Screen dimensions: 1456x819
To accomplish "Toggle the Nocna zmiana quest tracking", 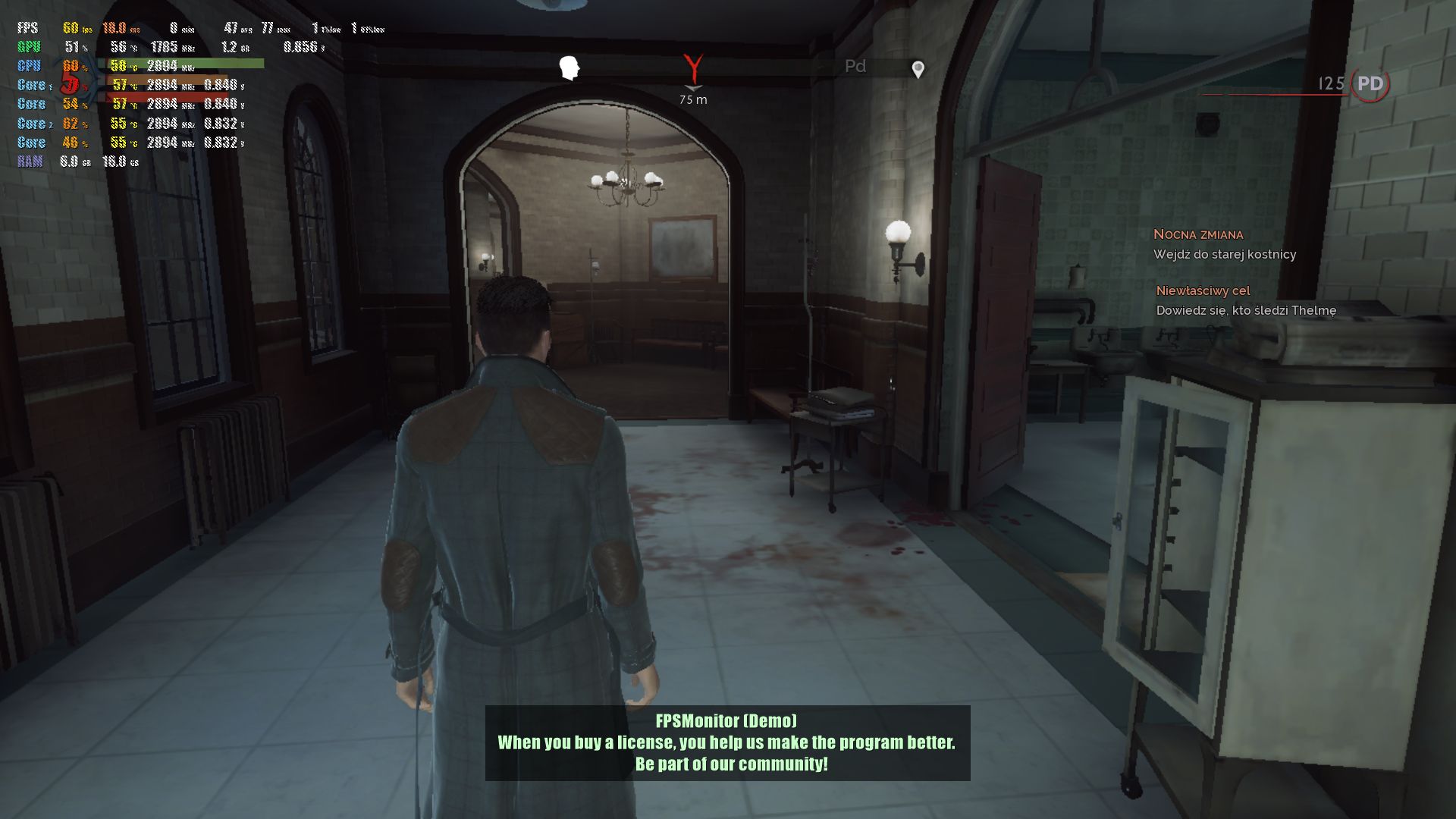I will 1198,235.
